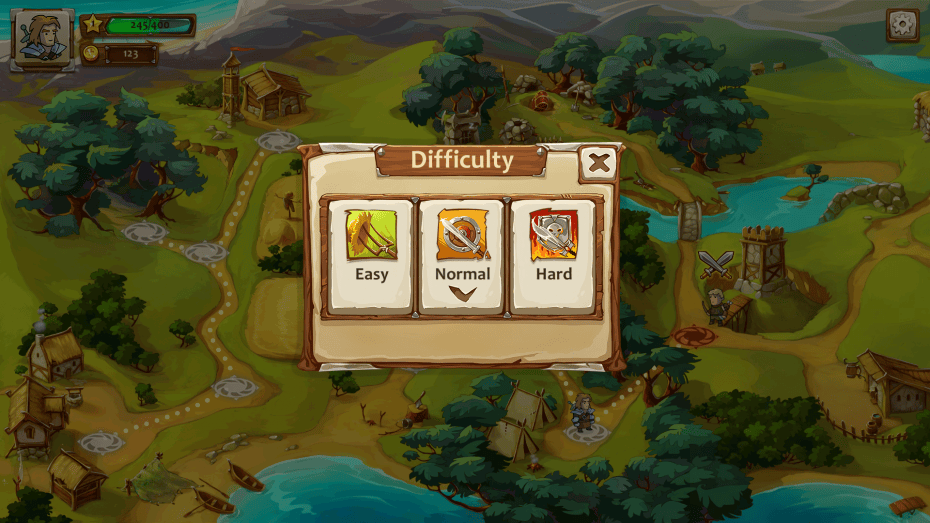Viewport: 930px width, 523px height.
Task: Open the hero portrait profile
Action: pyautogui.click(x=42, y=40)
